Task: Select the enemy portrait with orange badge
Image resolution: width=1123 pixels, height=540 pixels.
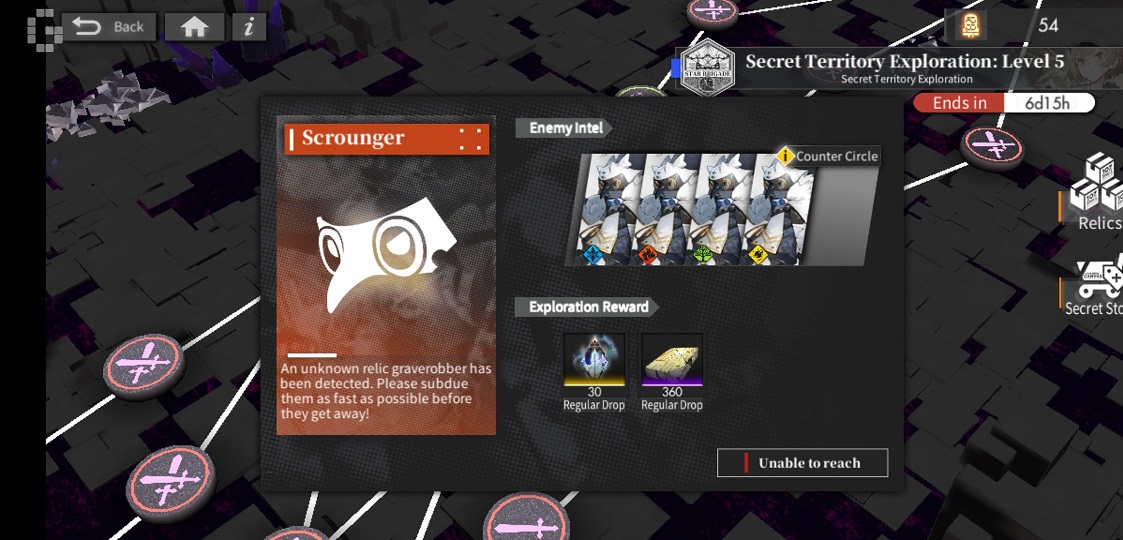Action: click(661, 210)
